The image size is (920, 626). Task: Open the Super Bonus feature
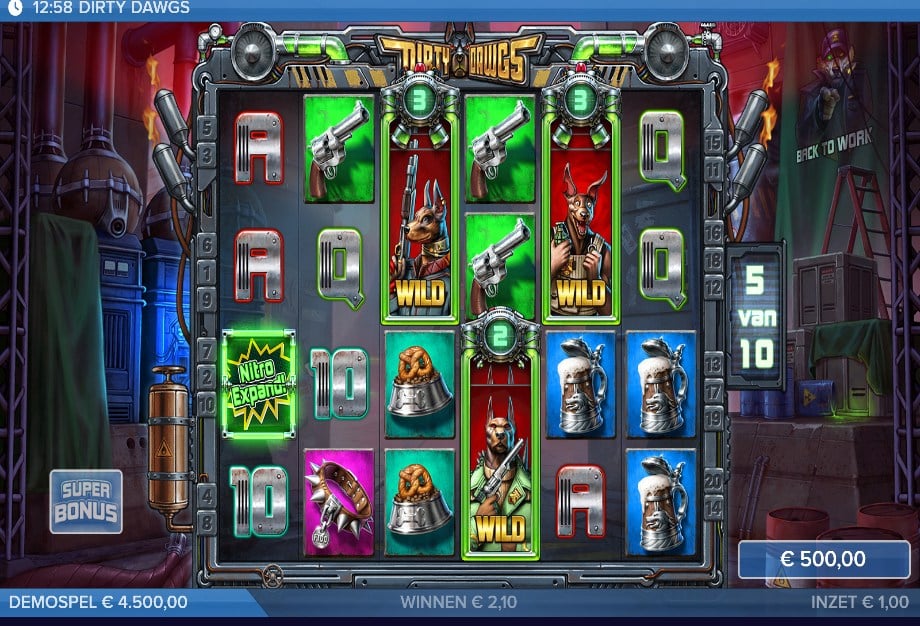(x=86, y=501)
